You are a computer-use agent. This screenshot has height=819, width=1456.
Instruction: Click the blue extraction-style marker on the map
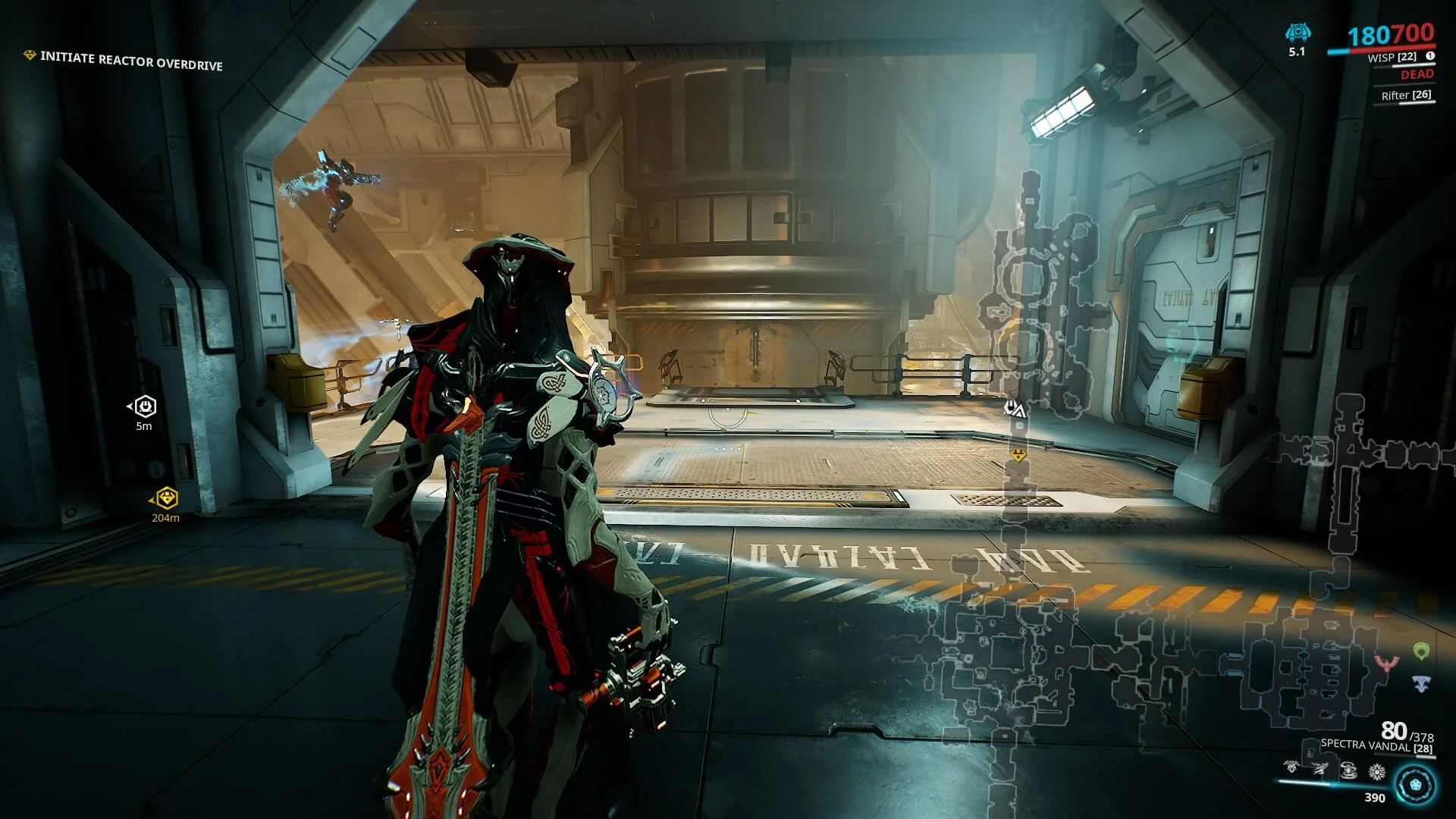pyautogui.click(x=1421, y=683)
